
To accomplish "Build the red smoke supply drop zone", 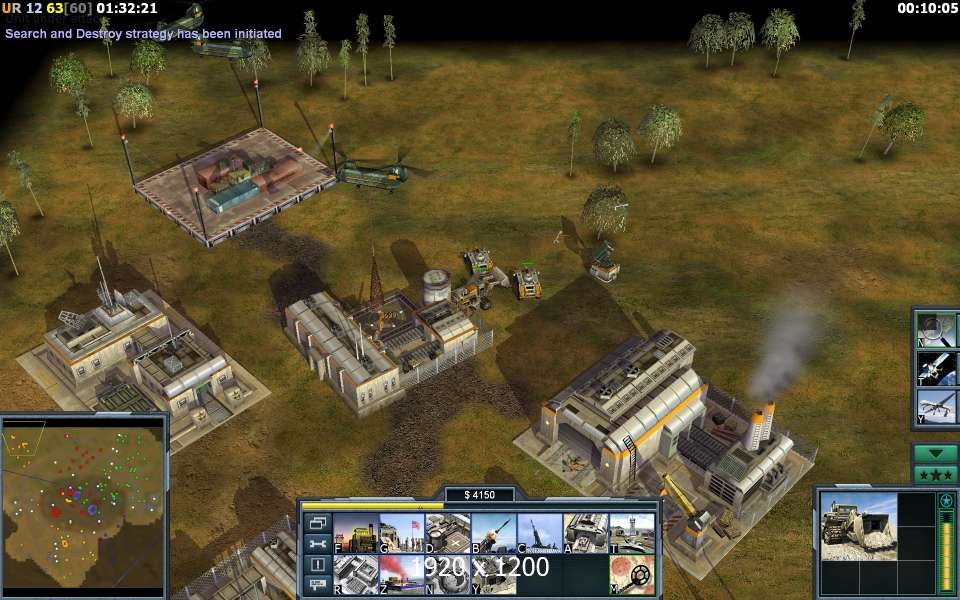I will [x=401, y=574].
